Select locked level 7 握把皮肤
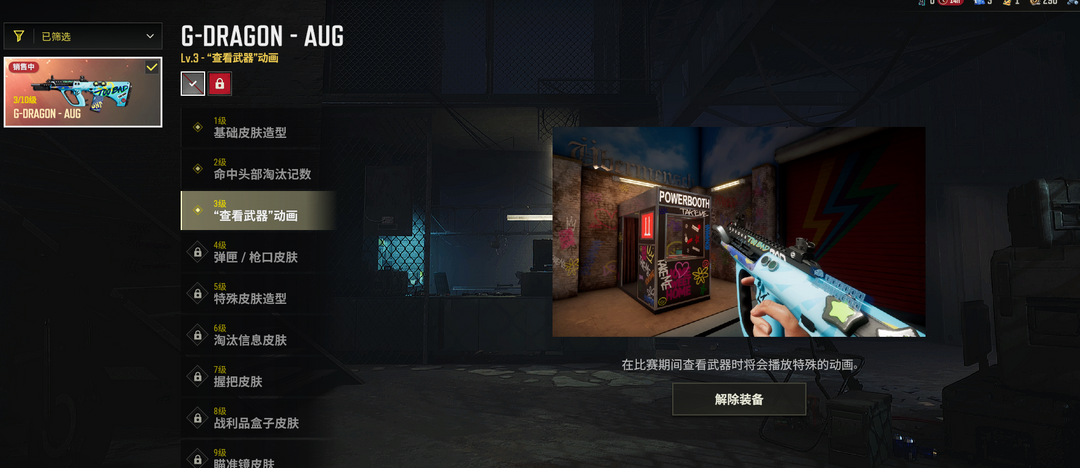This screenshot has height=468, width=1080. click(257, 376)
